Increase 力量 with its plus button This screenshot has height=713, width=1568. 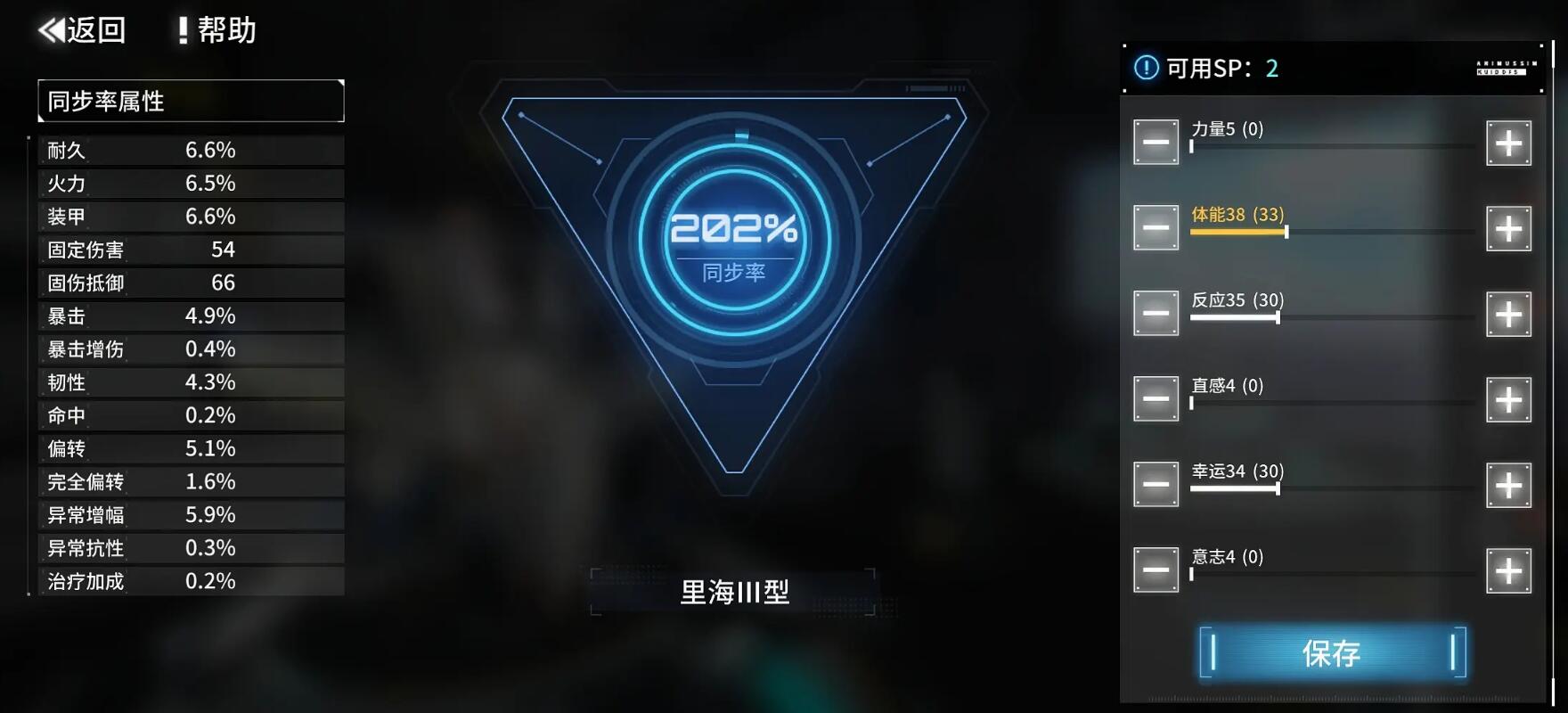point(1508,143)
